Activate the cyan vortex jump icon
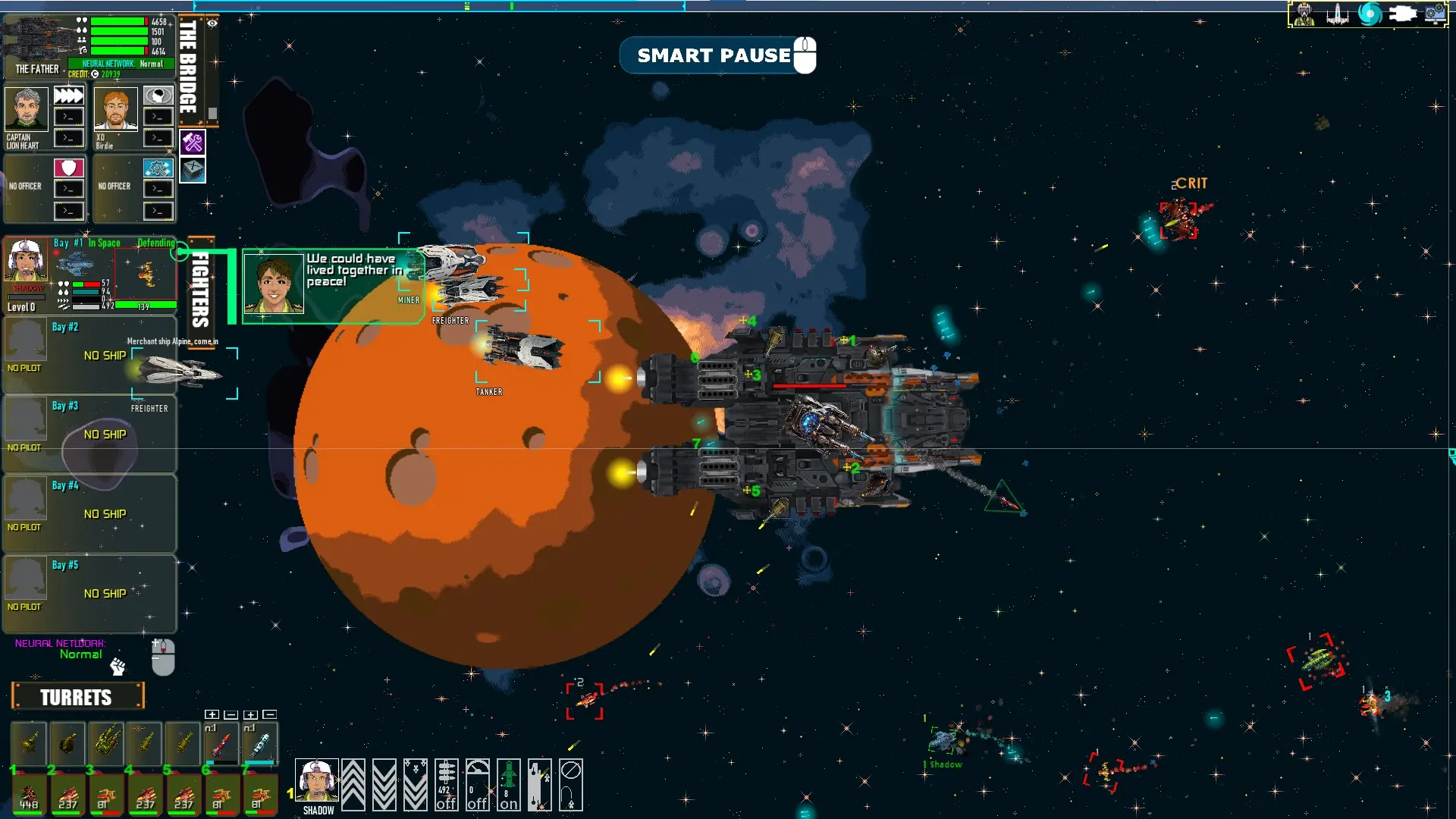 point(1370,14)
